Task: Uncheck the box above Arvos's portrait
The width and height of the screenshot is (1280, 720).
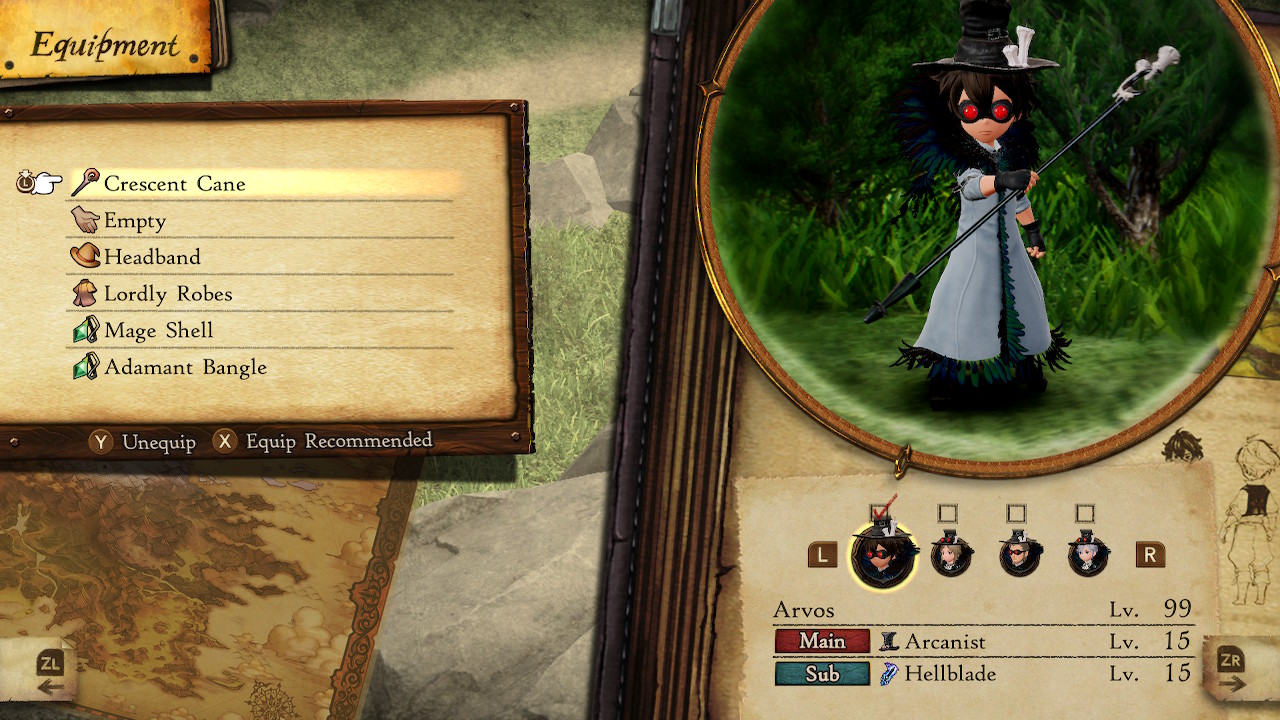Action: coord(885,513)
